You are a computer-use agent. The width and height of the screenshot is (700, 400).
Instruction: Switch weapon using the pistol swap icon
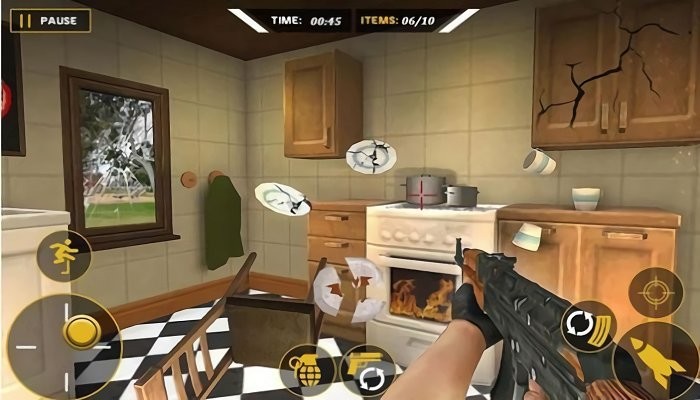pyautogui.click(x=367, y=371)
